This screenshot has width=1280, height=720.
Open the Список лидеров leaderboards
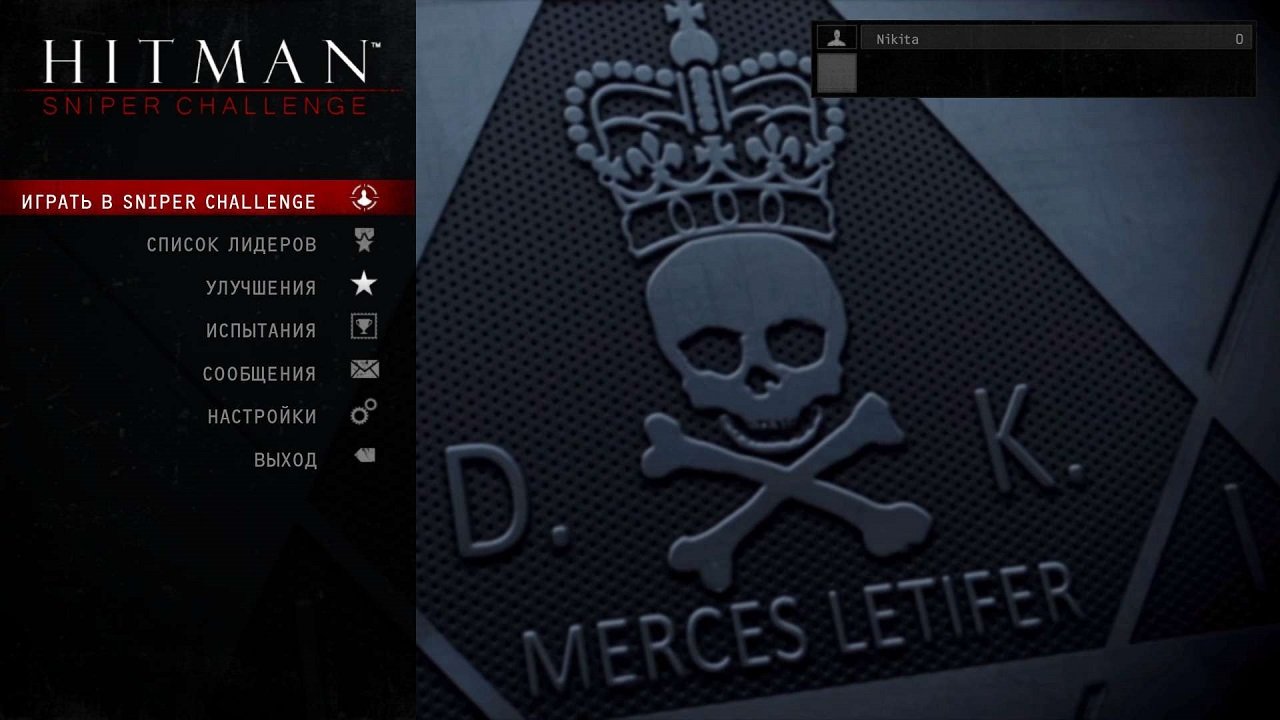click(x=233, y=242)
